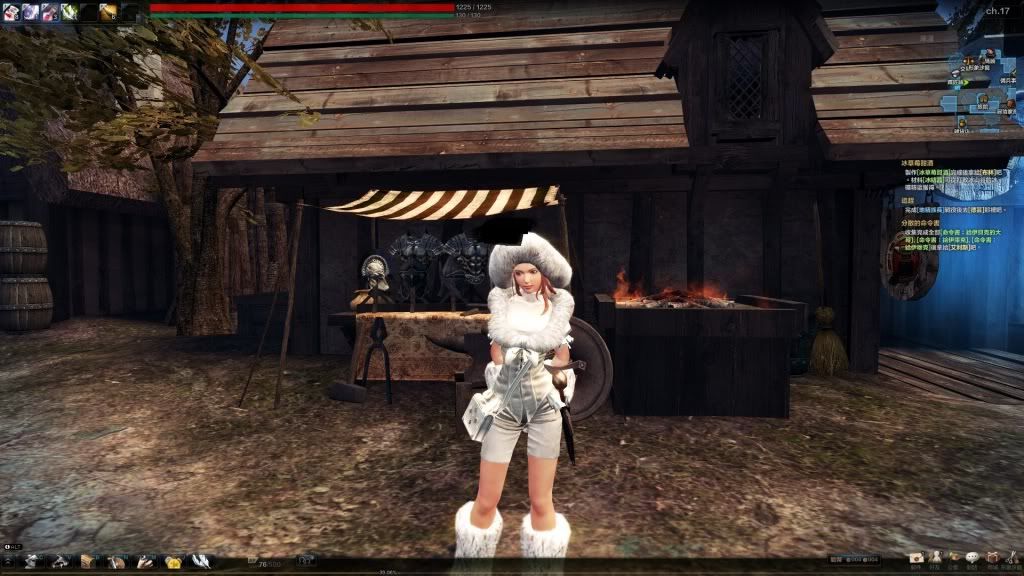This screenshot has height=576, width=1024.
Task: Select the golden horn buff icon
Action: pos(107,11)
